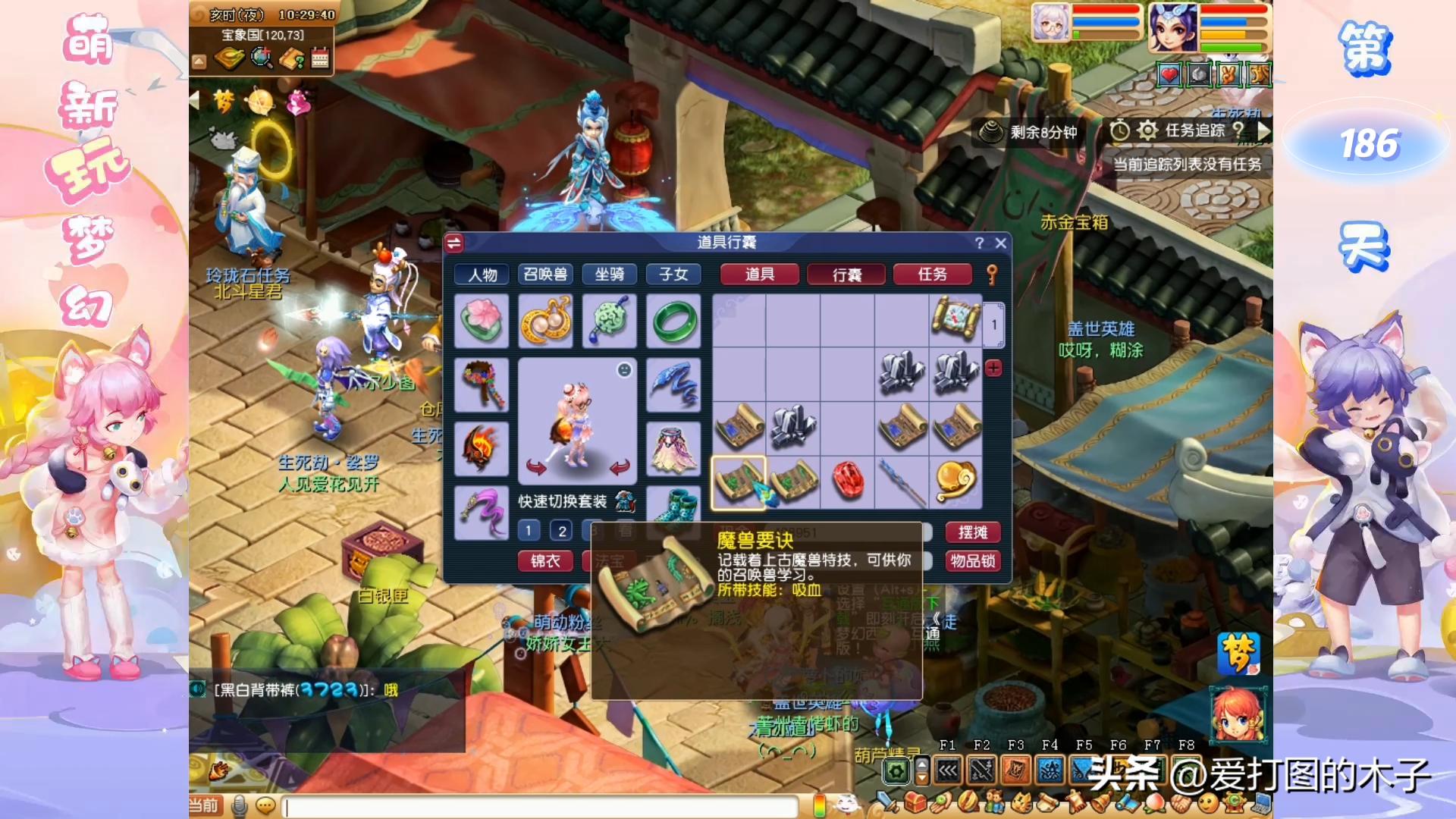Open the 锦衣 costume panel
This screenshot has height=819, width=1456.
545,560
